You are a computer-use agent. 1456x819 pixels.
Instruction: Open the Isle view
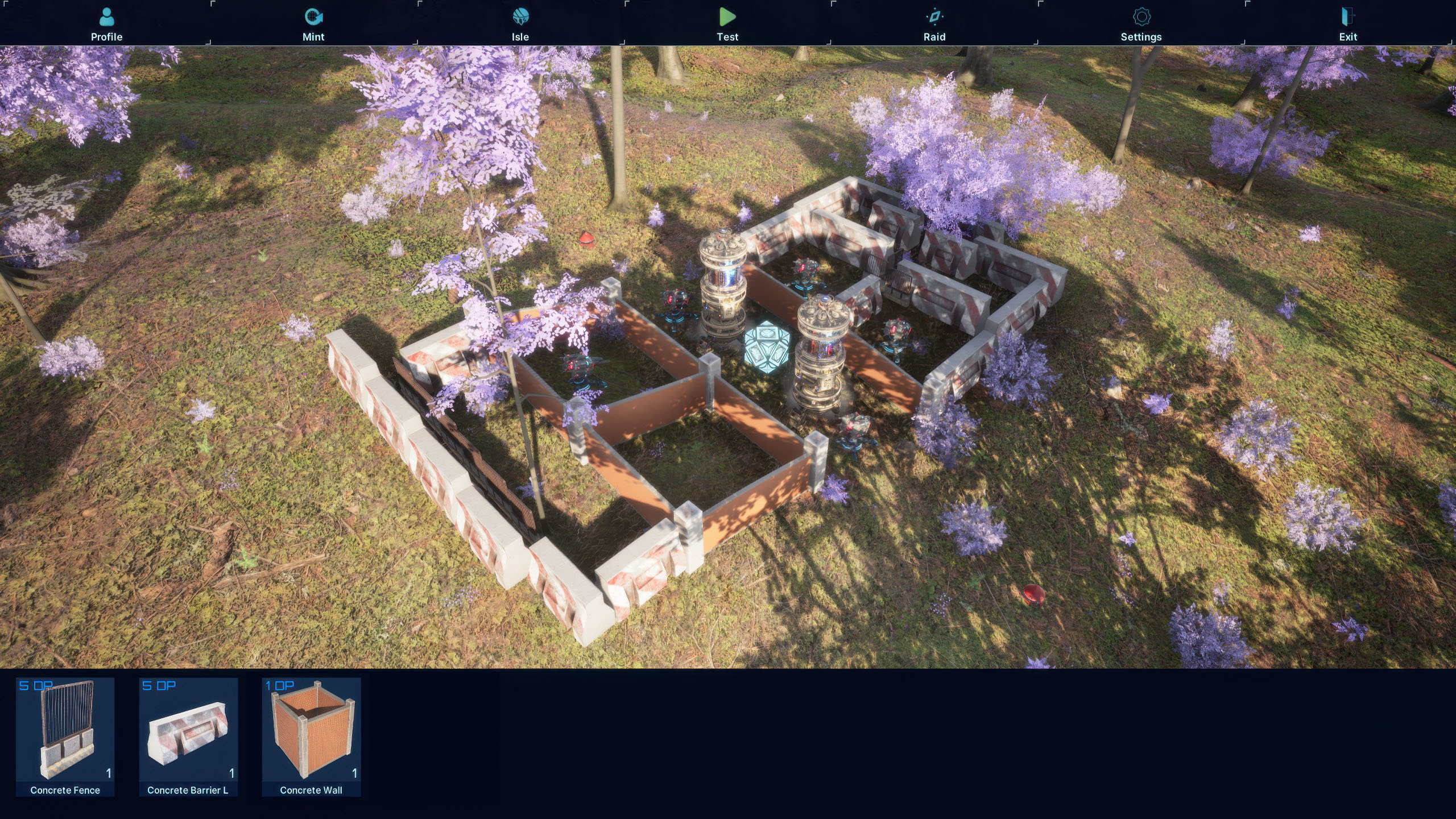click(x=520, y=16)
